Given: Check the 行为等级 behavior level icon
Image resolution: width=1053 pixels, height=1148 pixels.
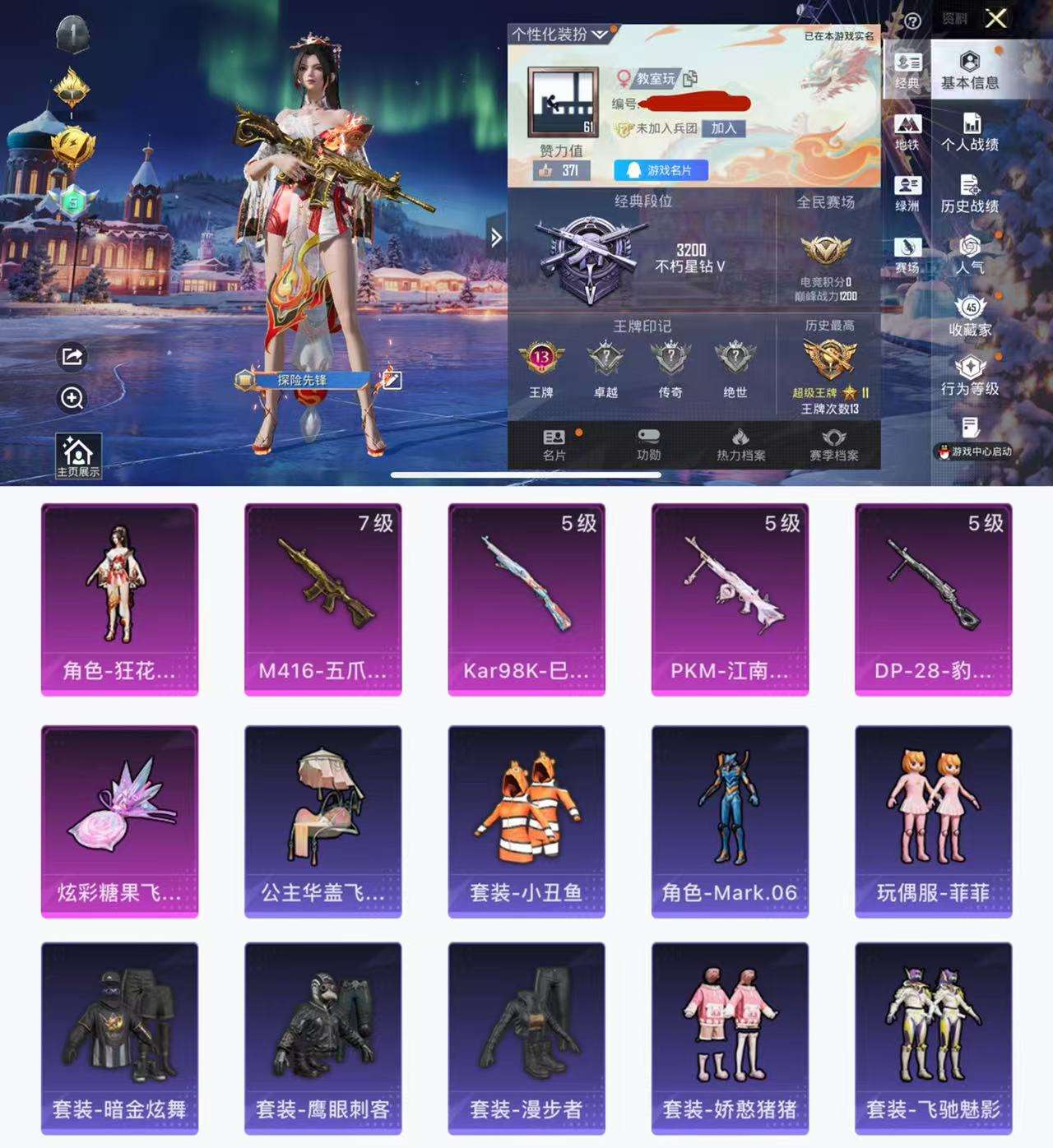Looking at the screenshot, I should tap(972, 374).
